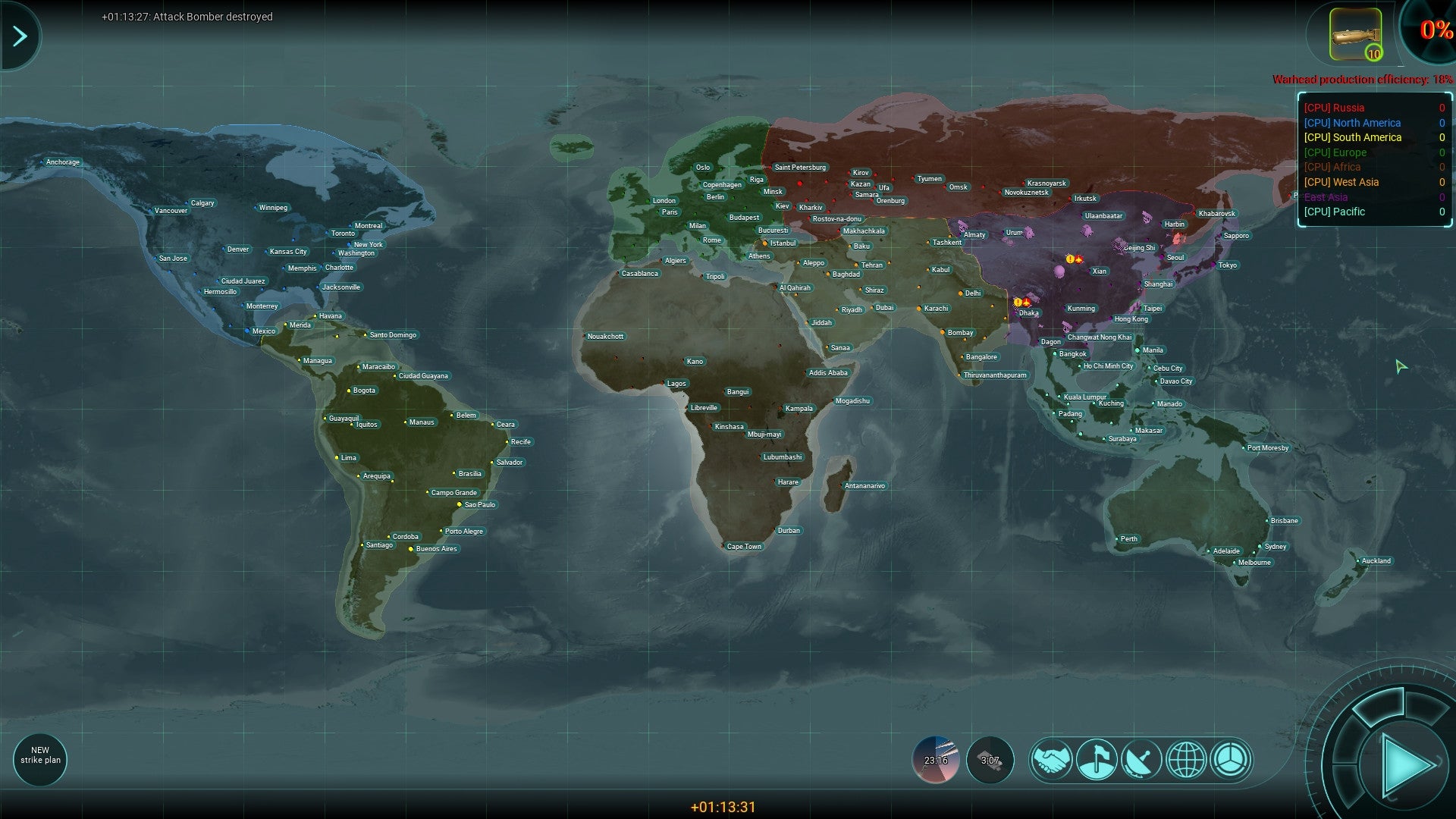The width and height of the screenshot is (1456, 819).
Task: Toggle the [CPU] Russia entry in score panel
Action: pyautogui.click(x=1335, y=108)
